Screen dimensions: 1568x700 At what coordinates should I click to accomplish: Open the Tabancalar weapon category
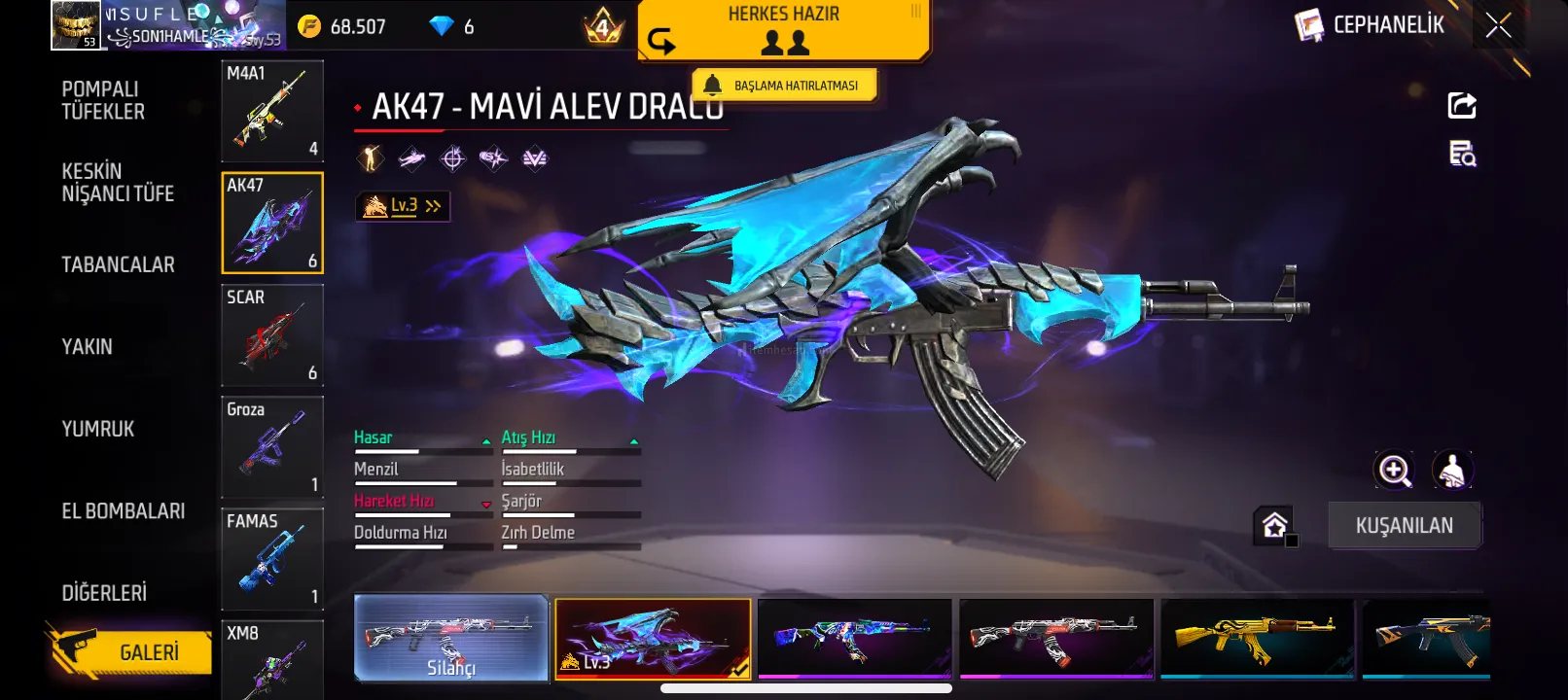pyautogui.click(x=118, y=264)
